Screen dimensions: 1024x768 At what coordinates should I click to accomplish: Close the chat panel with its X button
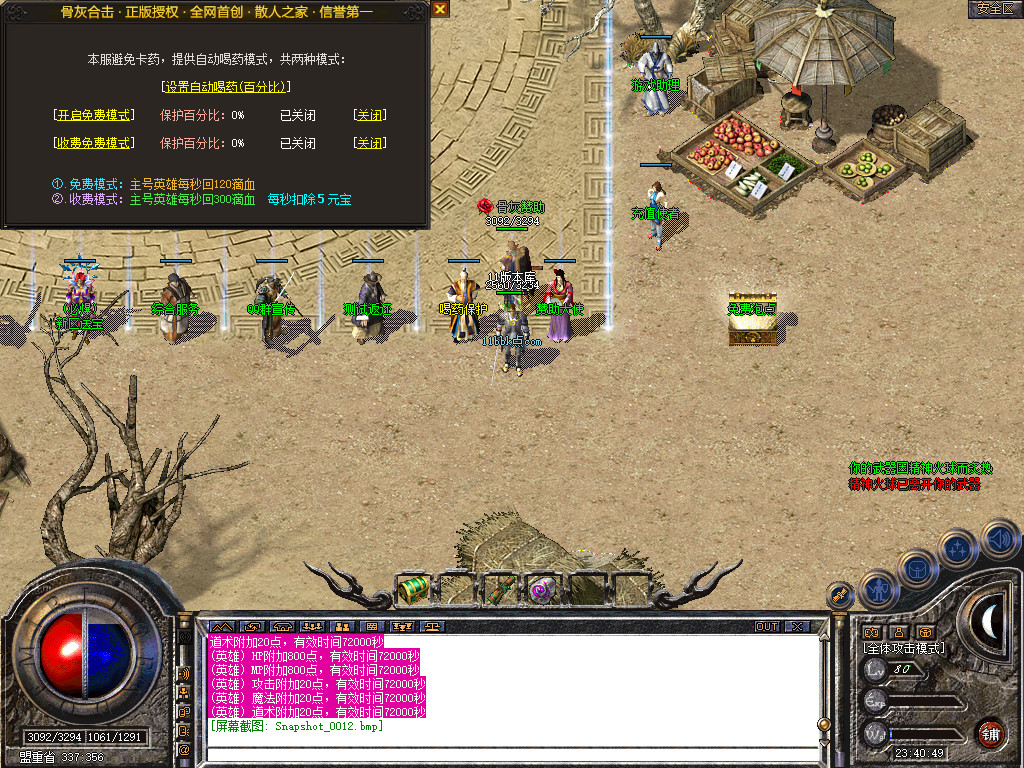coord(796,627)
